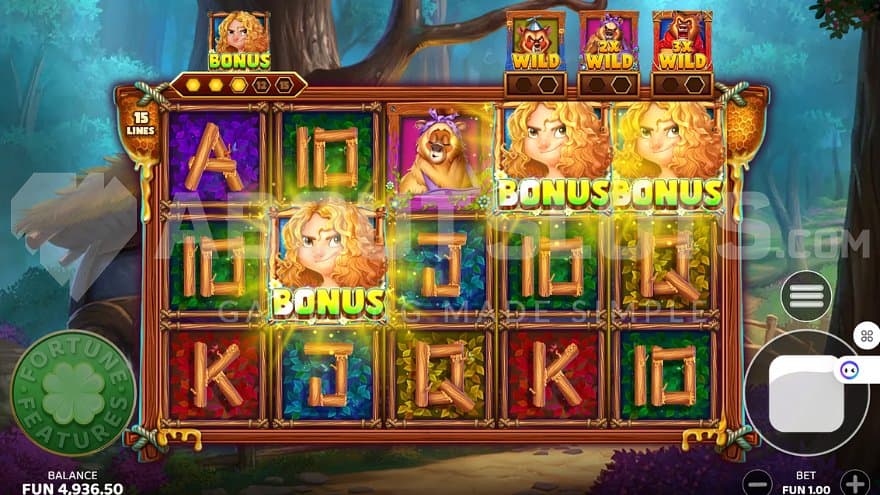This screenshot has width=880, height=495.
Task: Open the Fortune Features clover menu
Action: point(73,393)
